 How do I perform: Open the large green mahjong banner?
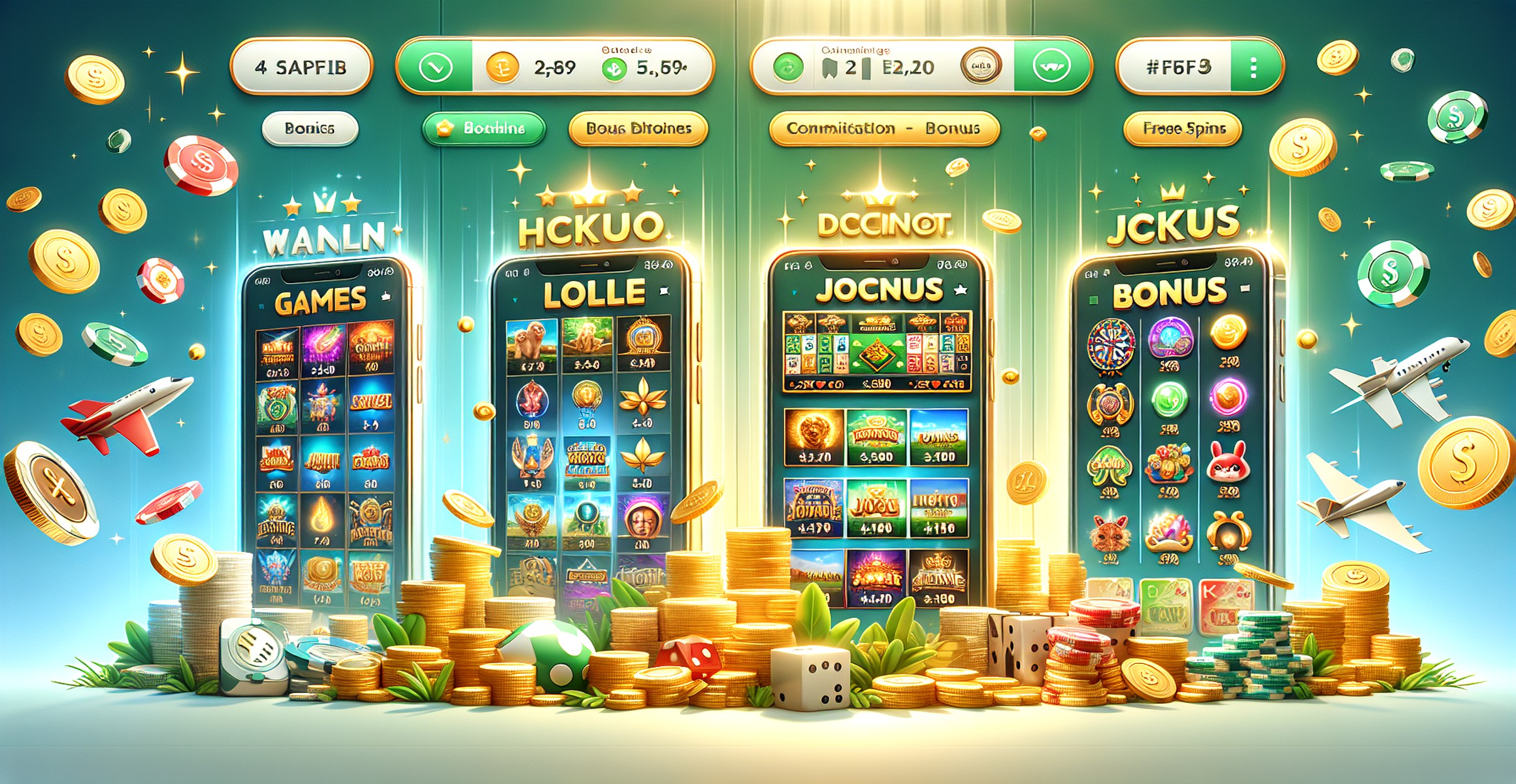point(877,351)
